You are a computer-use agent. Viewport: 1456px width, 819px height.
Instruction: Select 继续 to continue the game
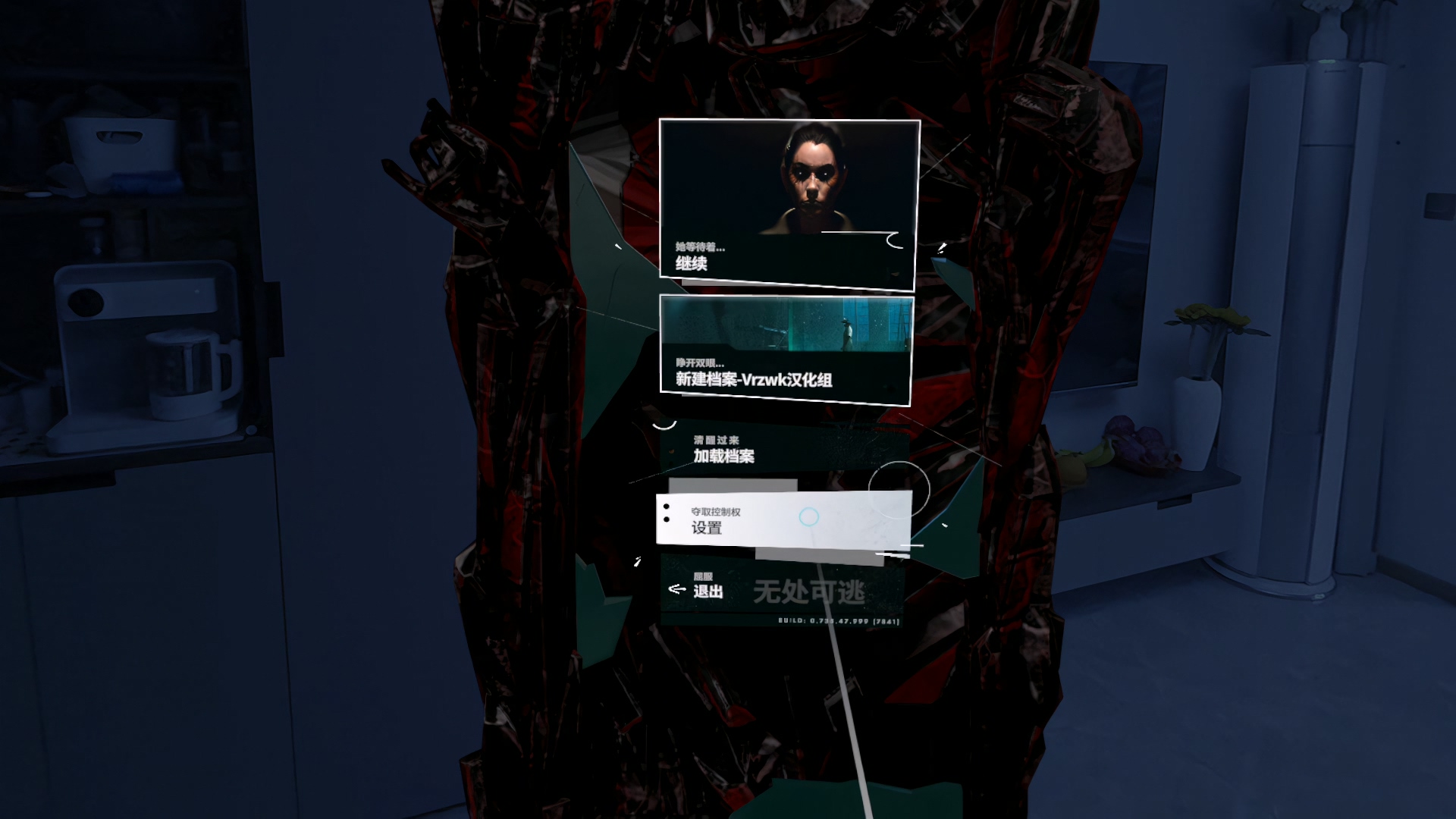tap(787, 205)
